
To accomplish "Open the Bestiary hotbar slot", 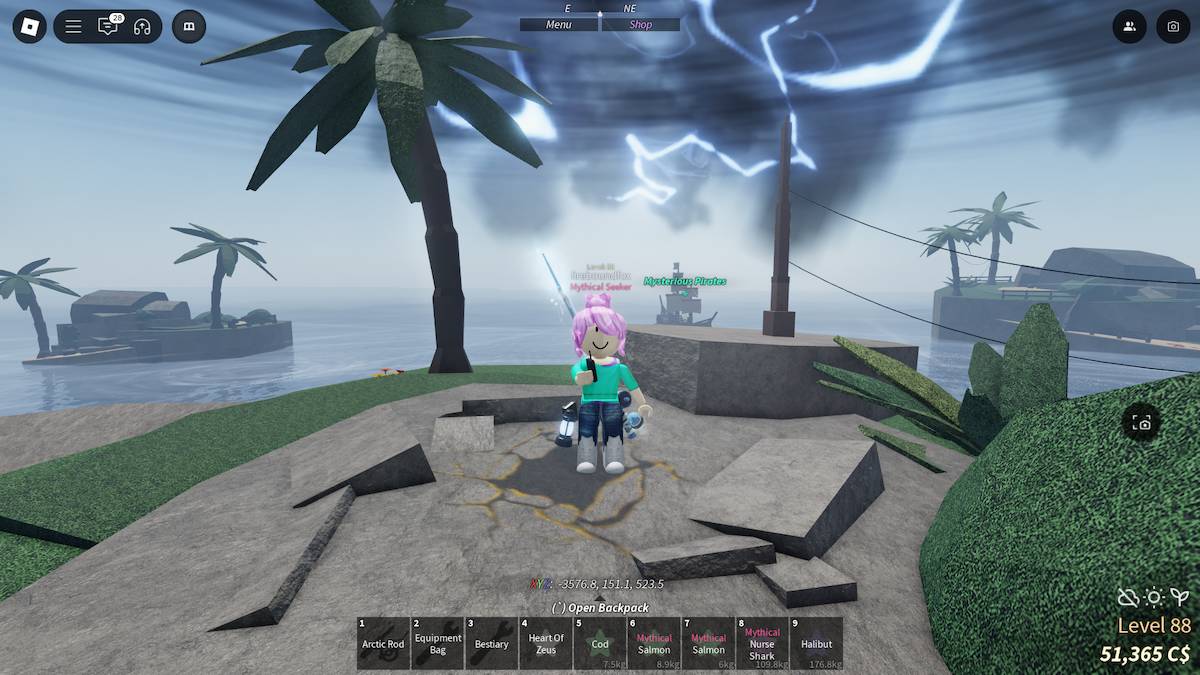I will tap(492, 643).
